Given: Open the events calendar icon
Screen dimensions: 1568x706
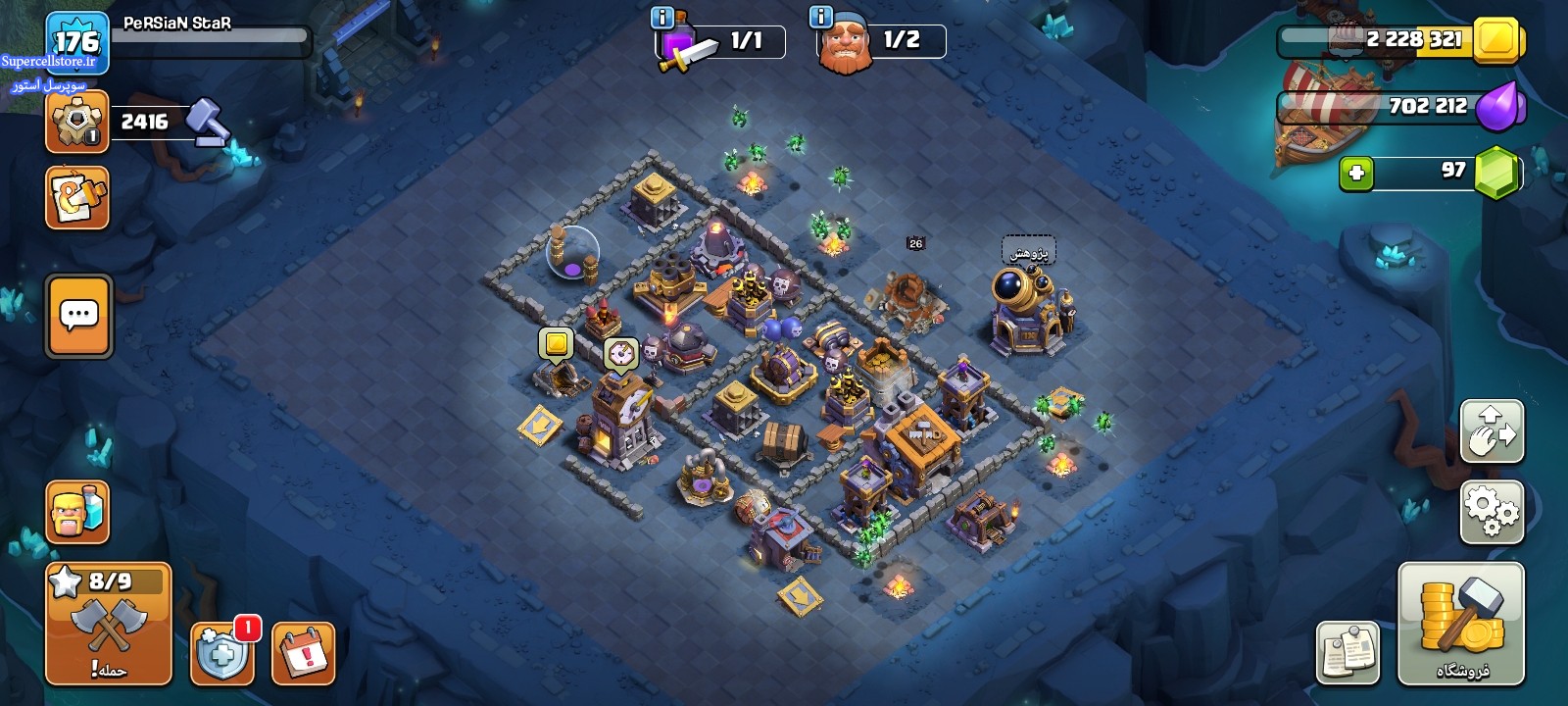Looking at the screenshot, I should point(303,653).
